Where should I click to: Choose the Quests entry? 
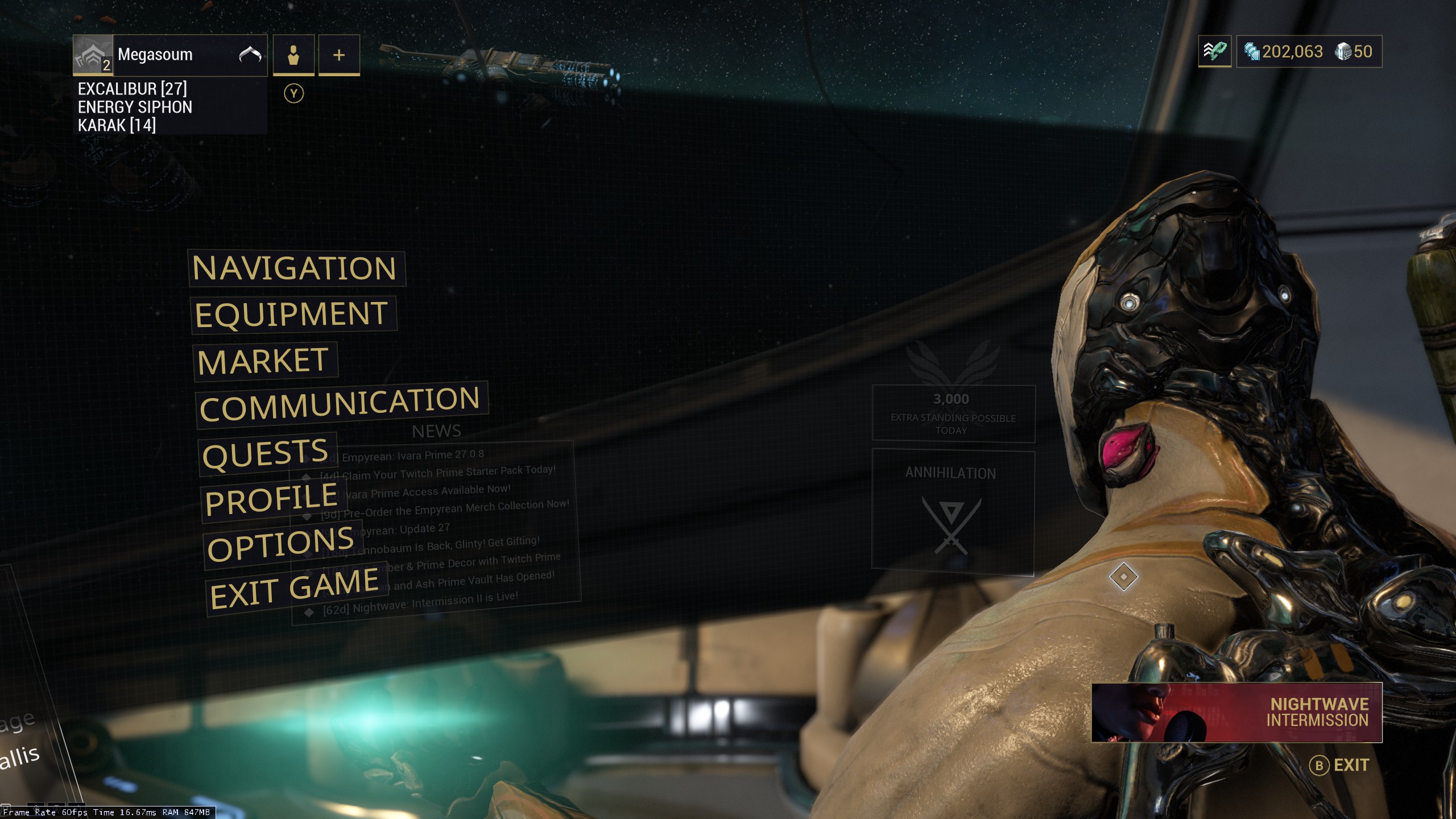(266, 454)
